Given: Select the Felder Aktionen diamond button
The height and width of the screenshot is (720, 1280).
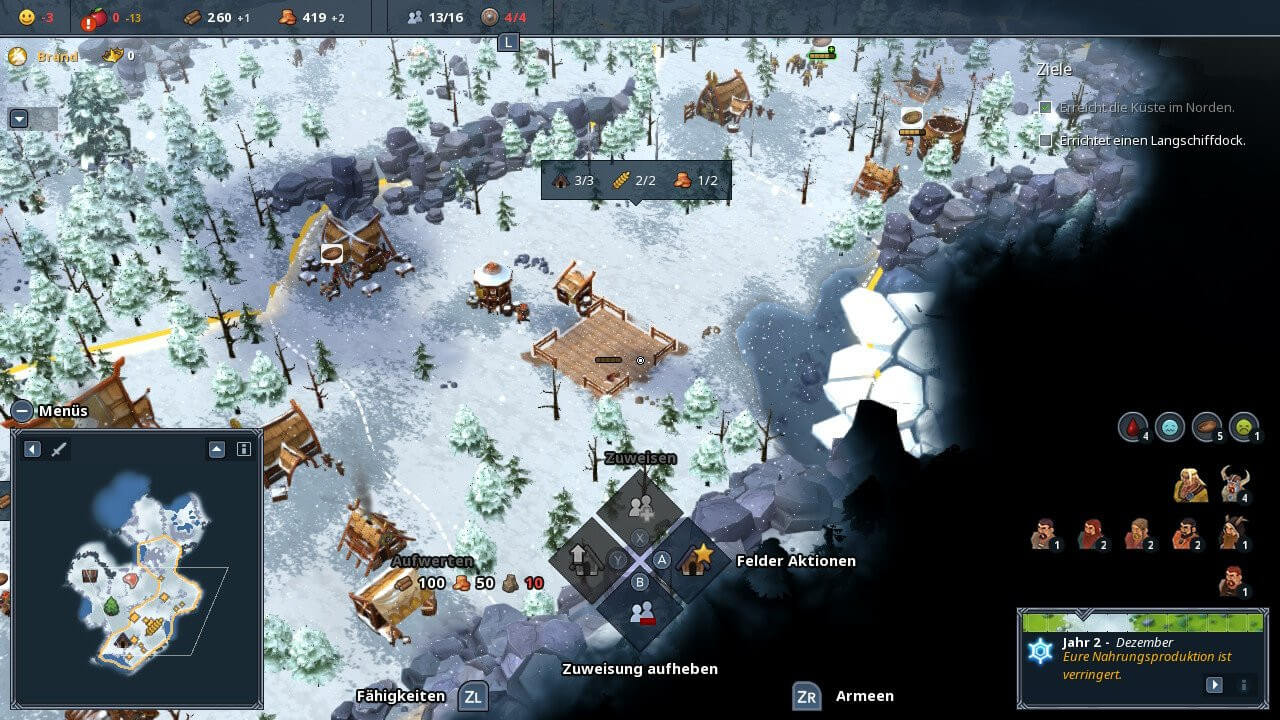Looking at the screenshot, I should coord(695,560).
